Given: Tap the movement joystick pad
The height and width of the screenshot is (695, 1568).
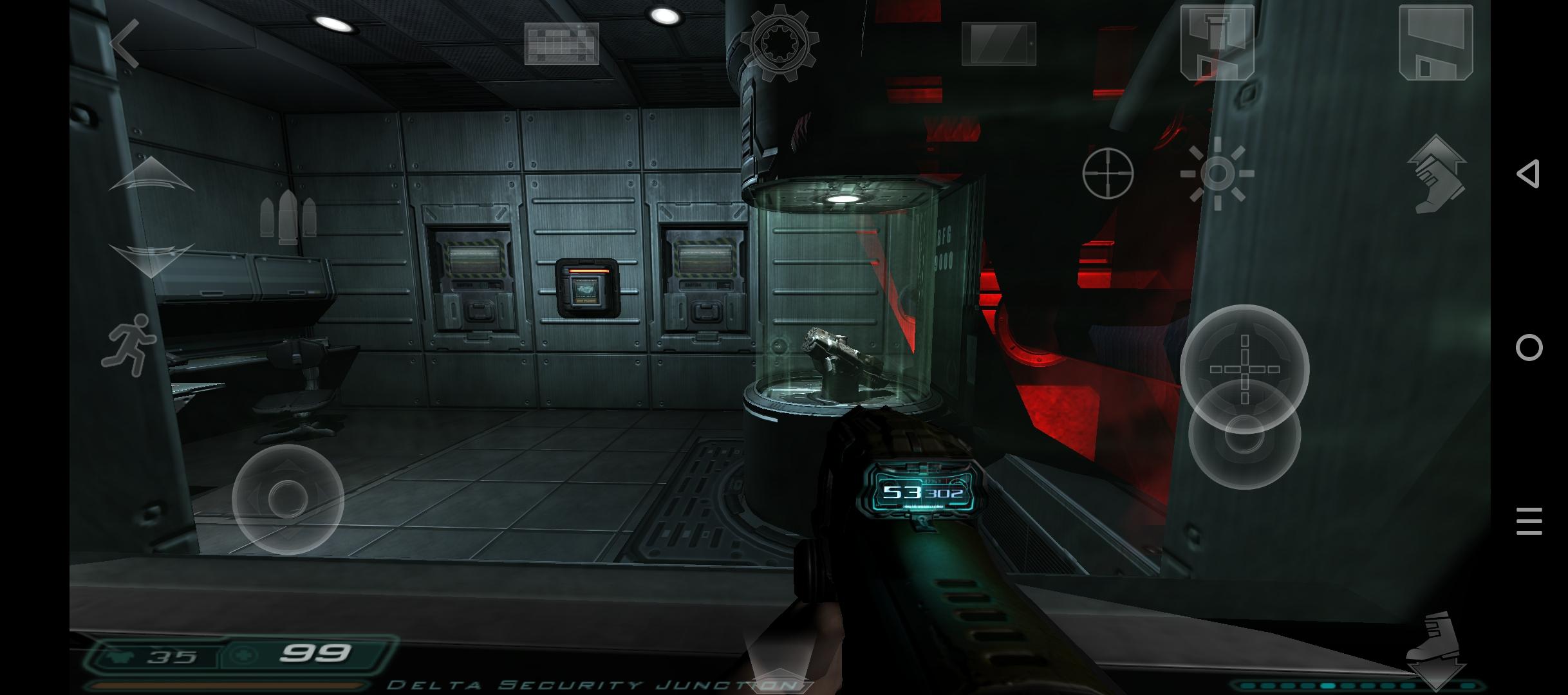Looking at the screenshot, I should point(288,500).
